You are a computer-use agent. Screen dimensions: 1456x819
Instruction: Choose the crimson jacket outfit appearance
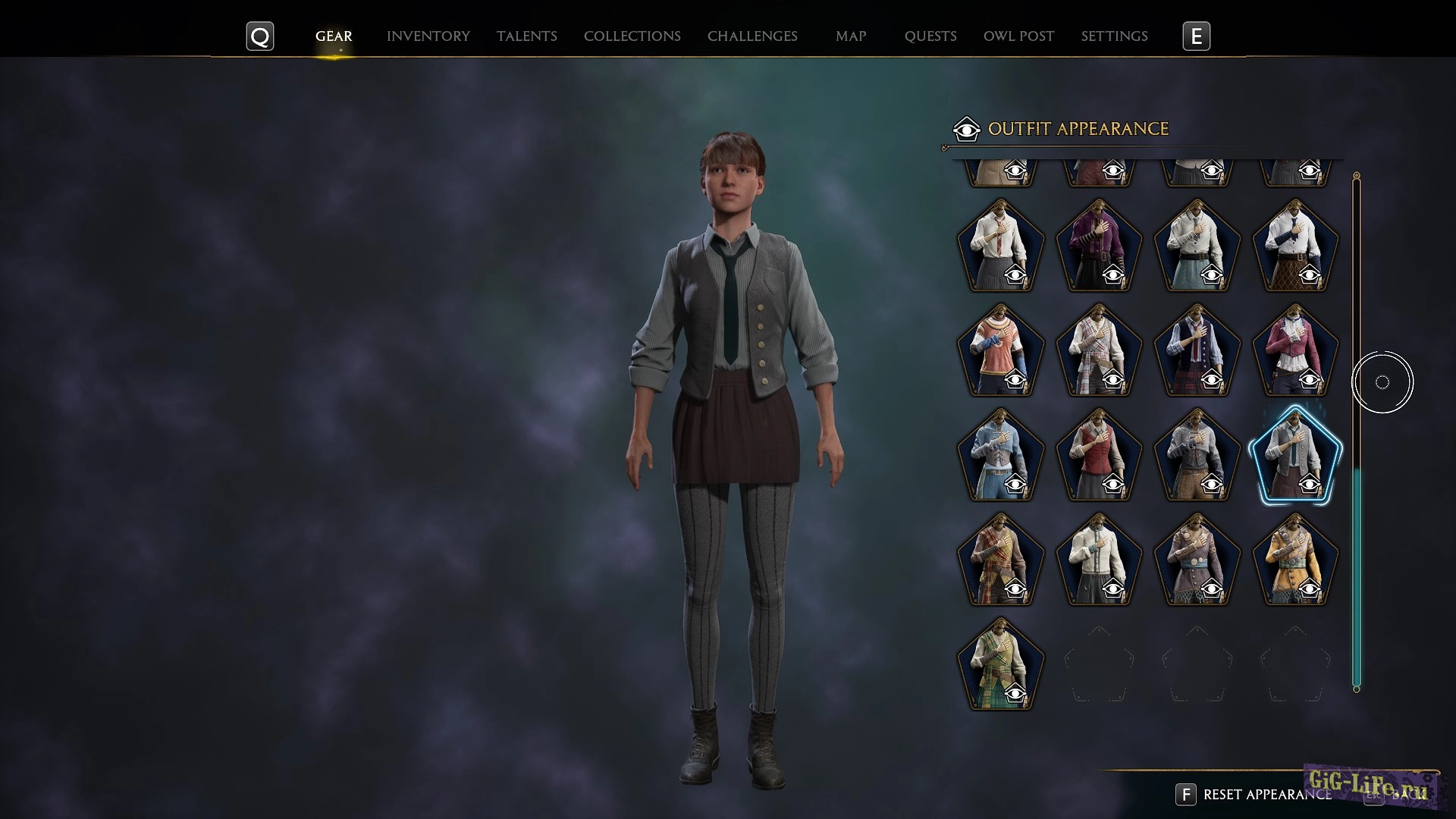pyautogui.click(x=1295, y=350)
